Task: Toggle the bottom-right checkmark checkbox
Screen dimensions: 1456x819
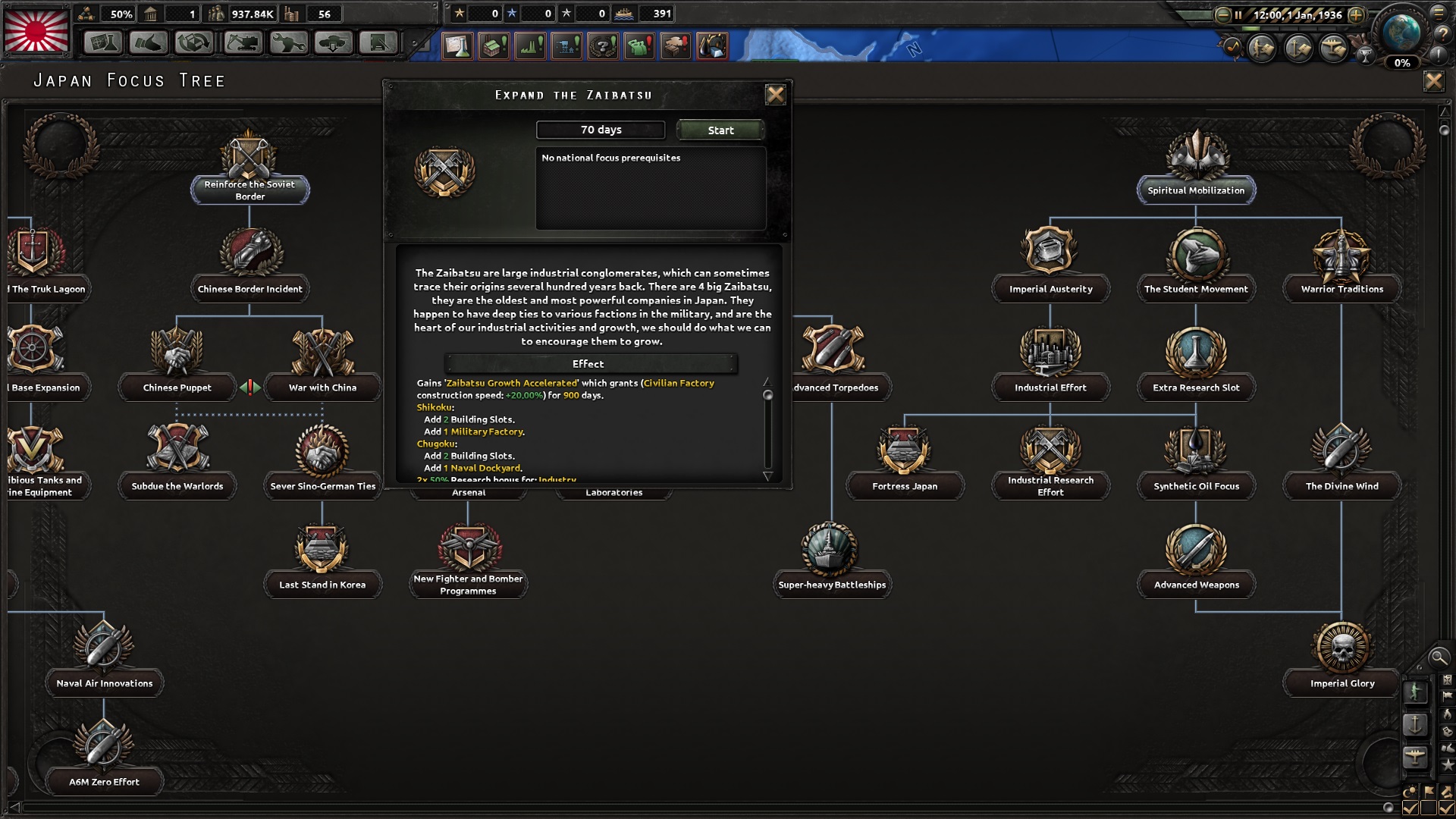Action: click(1447, 806)
